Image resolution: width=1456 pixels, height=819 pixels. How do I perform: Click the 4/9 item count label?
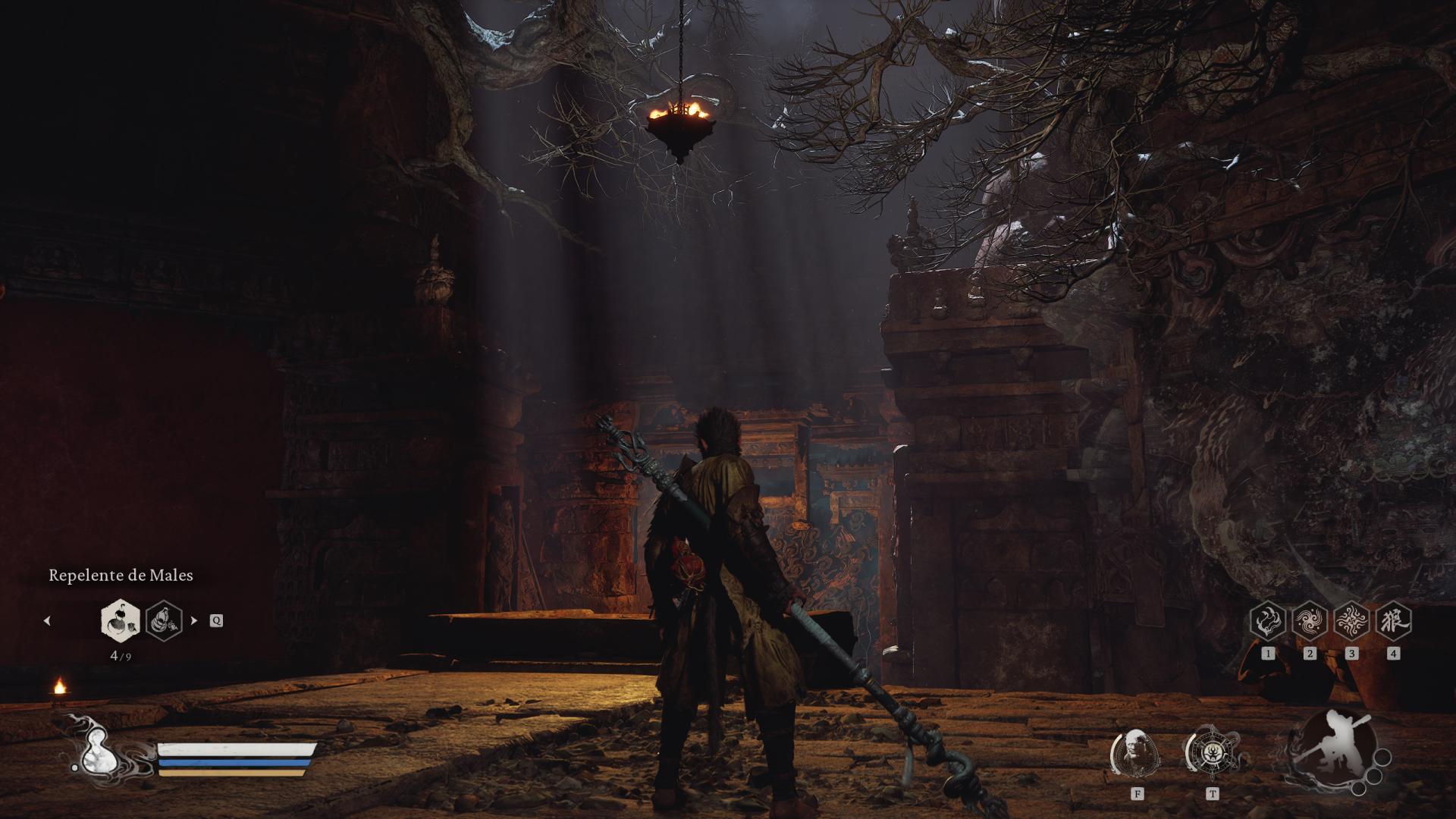point(121,657)
